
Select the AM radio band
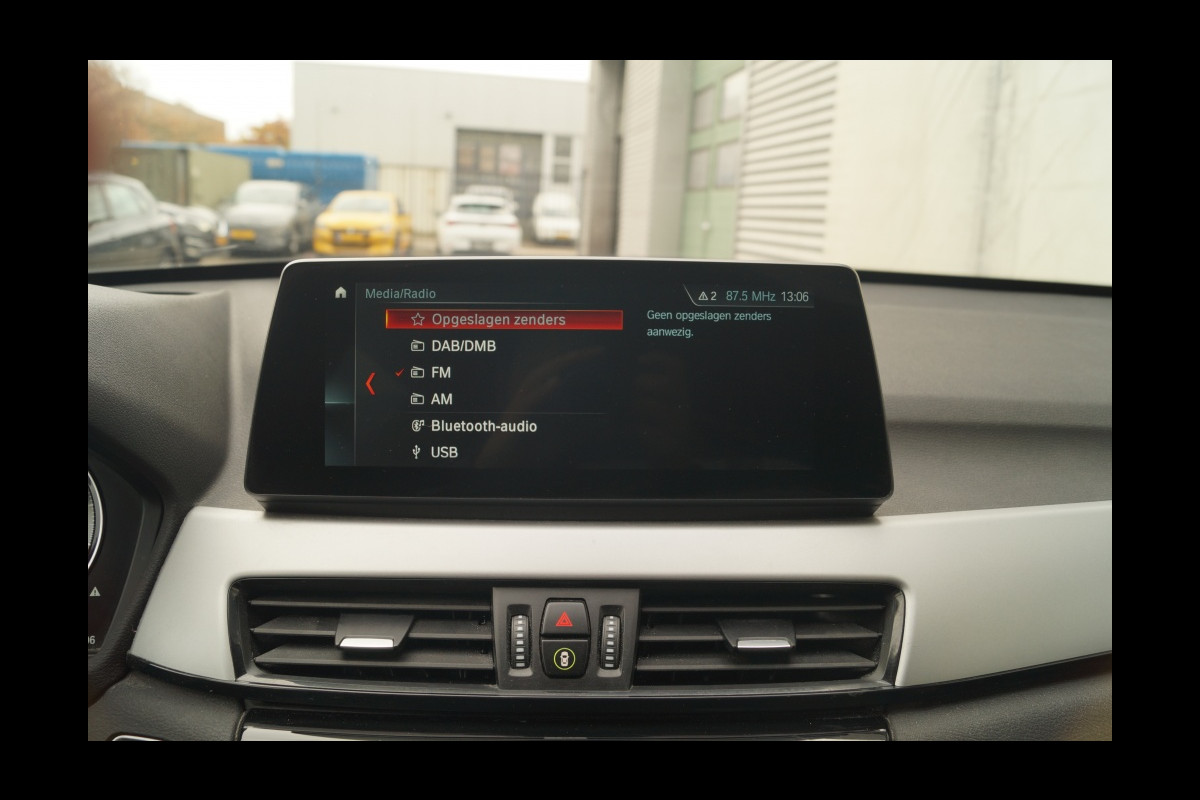[441, 399]
